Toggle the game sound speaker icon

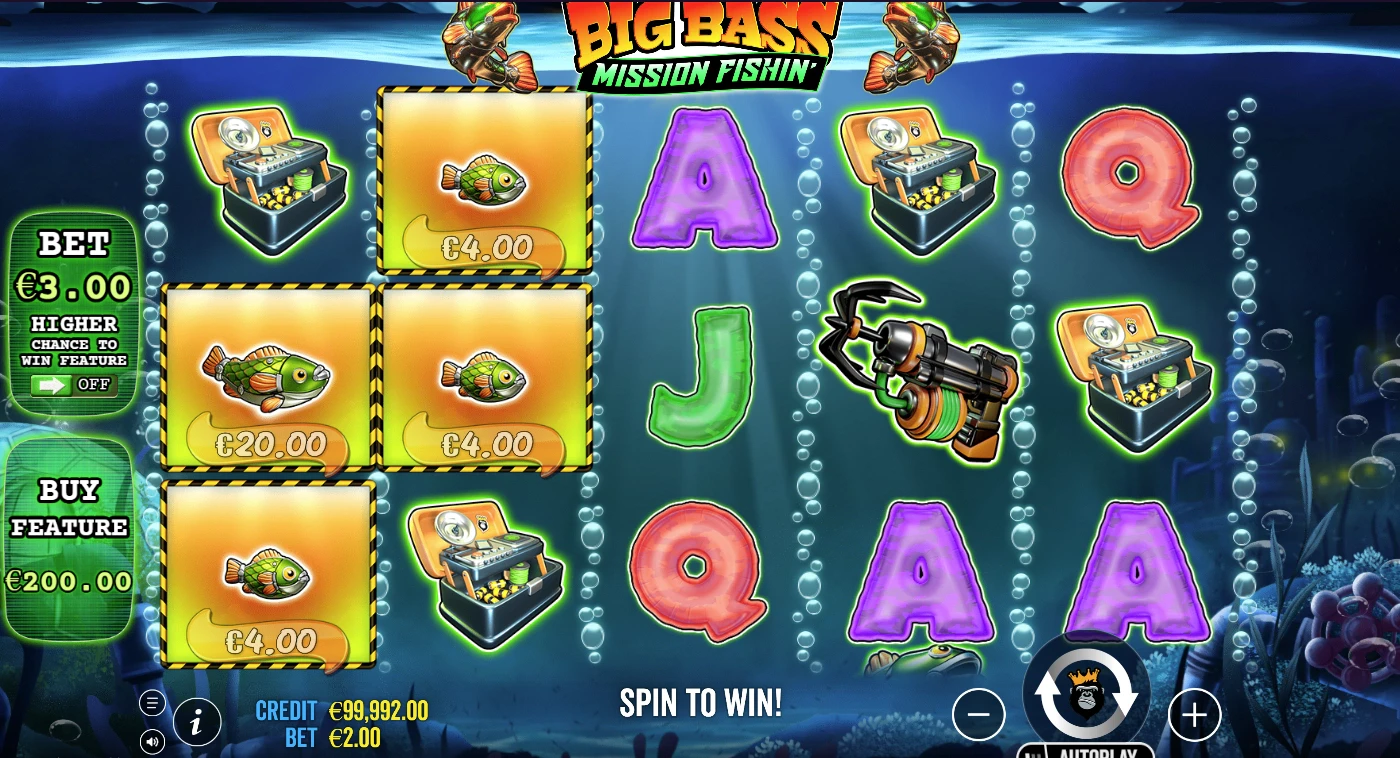[x=152, y=741]
